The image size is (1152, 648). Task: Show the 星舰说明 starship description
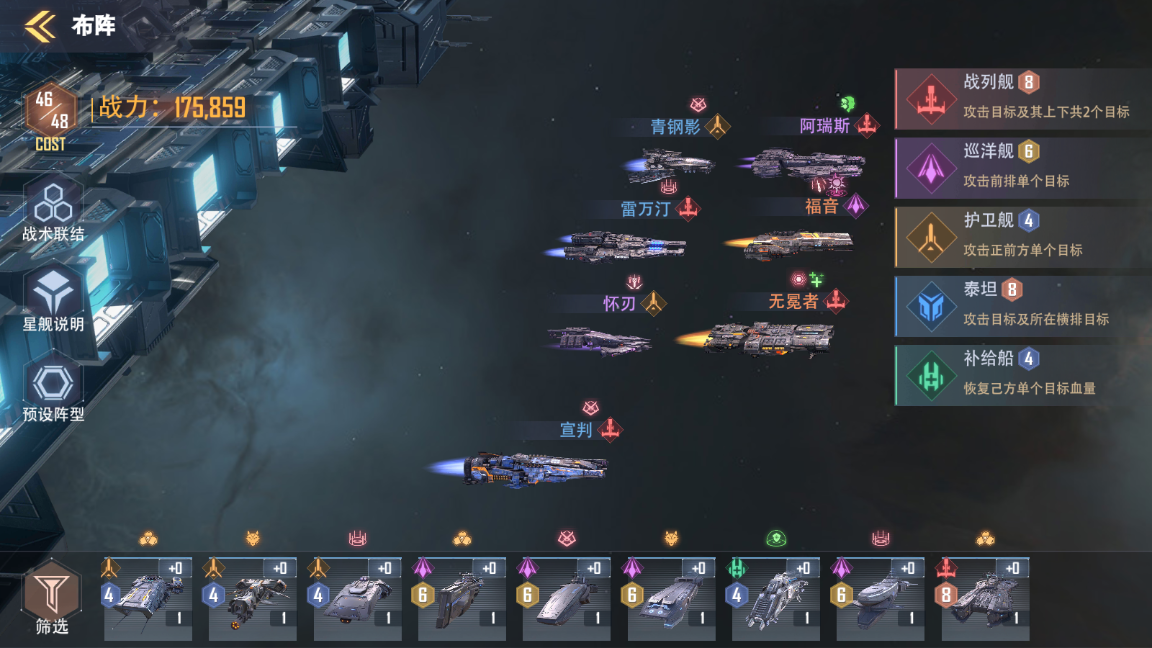pyautogui.click(x=52, y=299)
